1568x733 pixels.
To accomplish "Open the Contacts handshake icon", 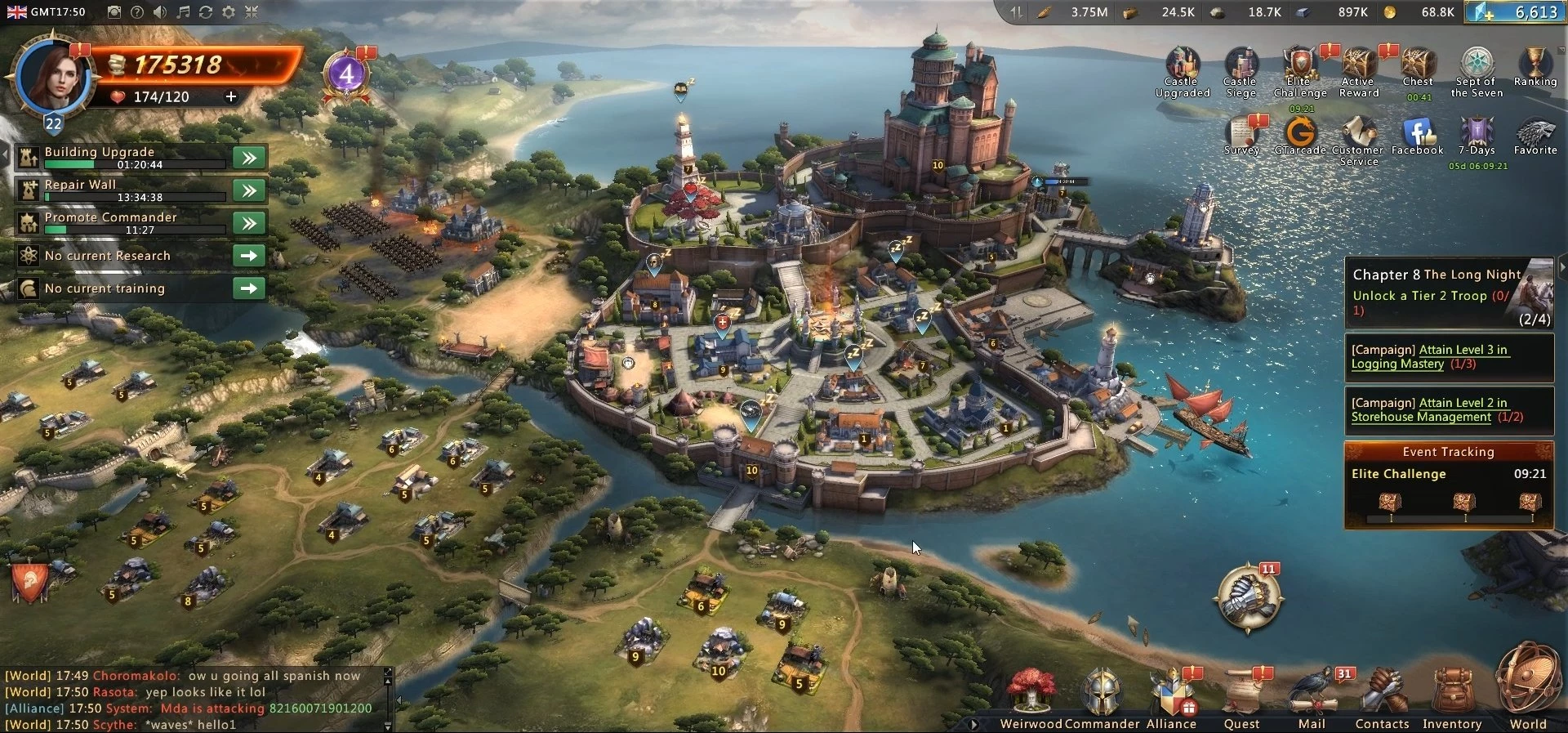I will (1382, 695).
